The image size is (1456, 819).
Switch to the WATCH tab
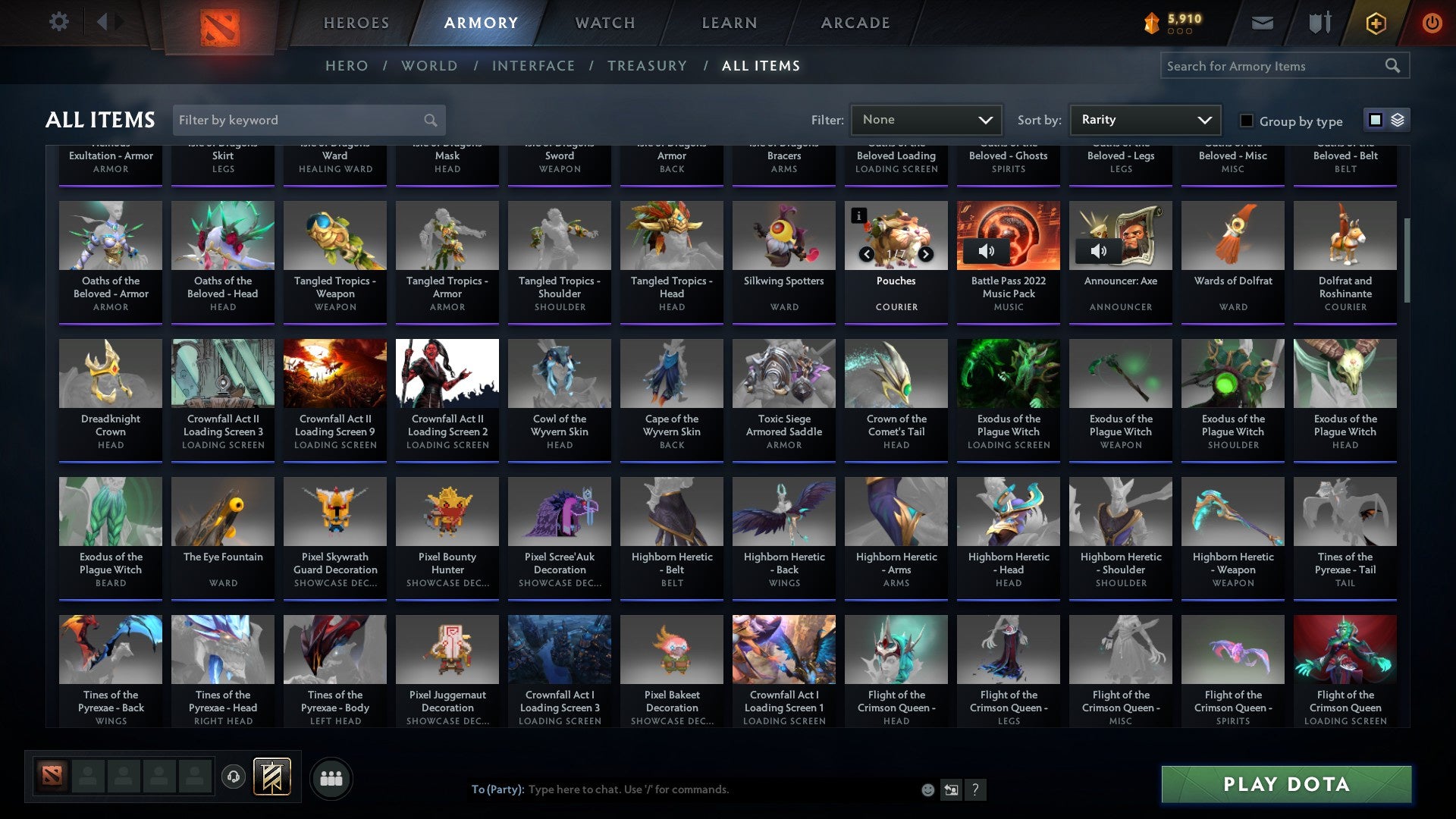(x=604, y=23)
